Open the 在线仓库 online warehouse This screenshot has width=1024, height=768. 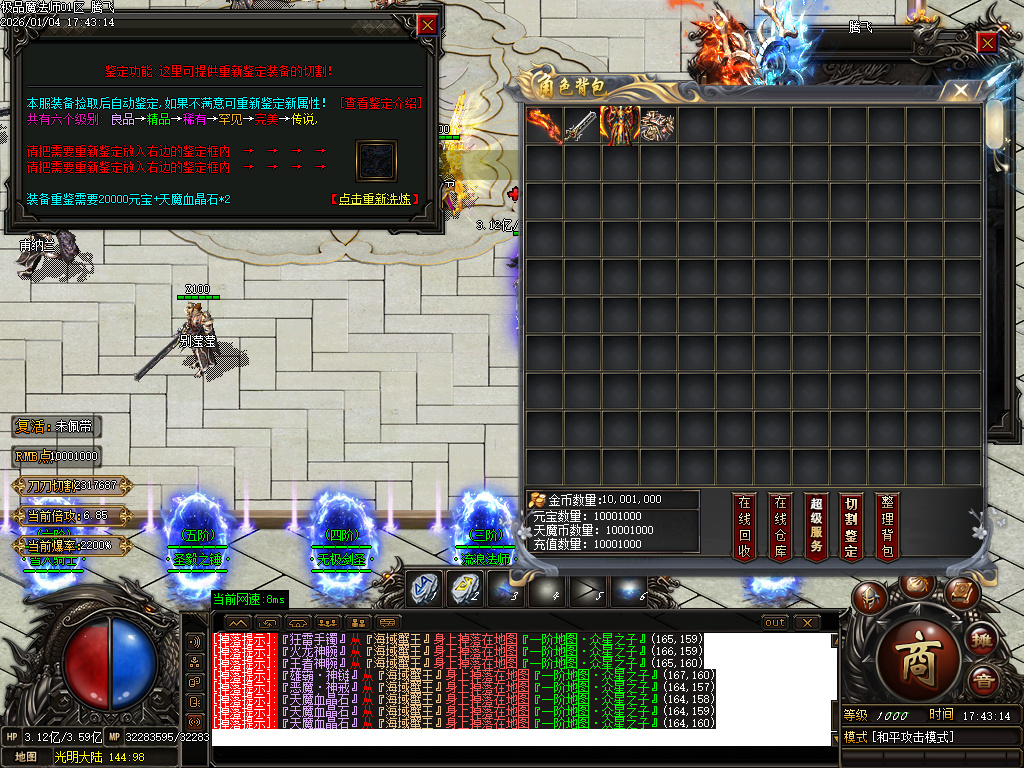780,526
